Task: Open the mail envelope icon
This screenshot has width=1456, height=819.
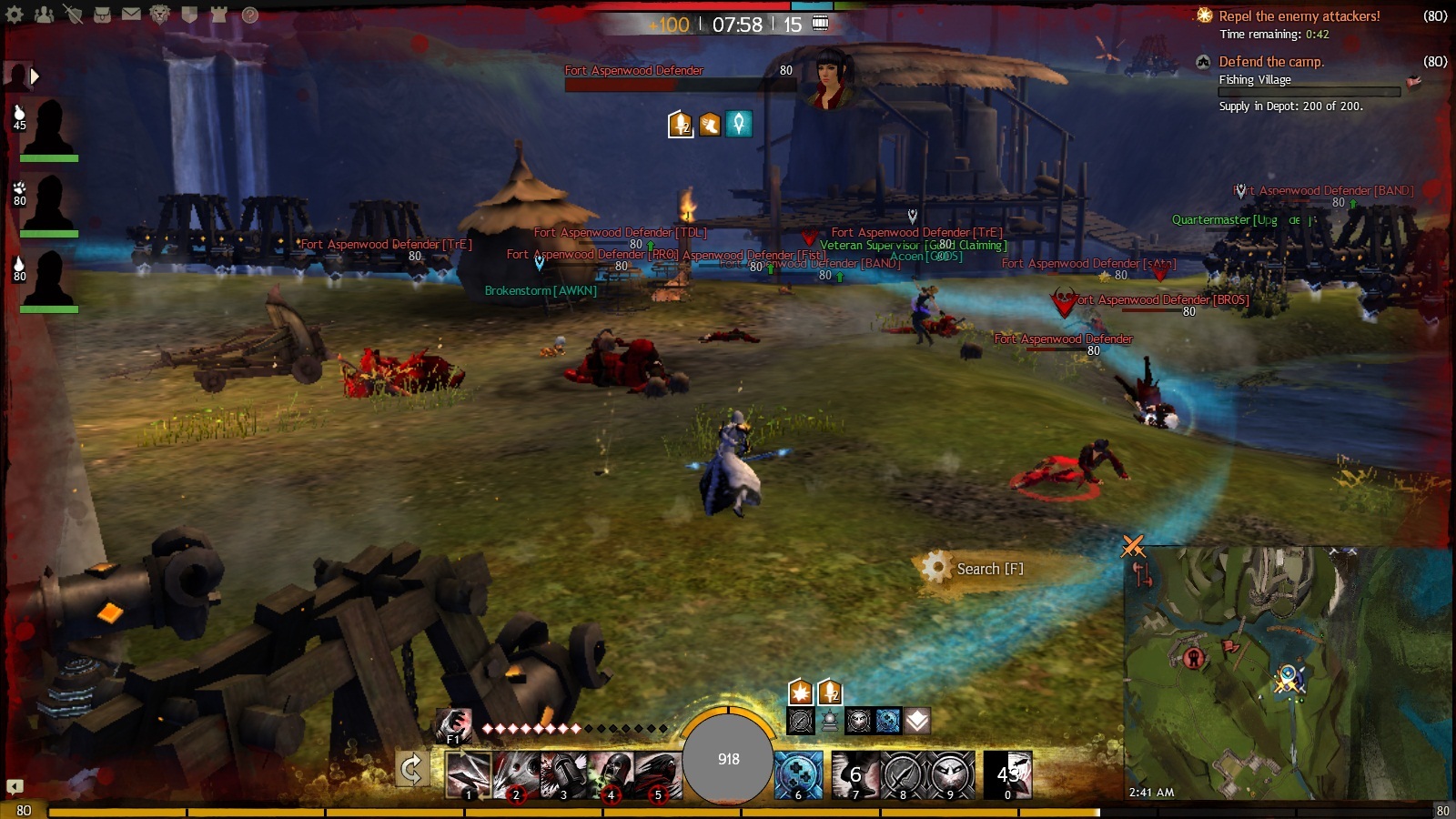Action: (131, 15)
